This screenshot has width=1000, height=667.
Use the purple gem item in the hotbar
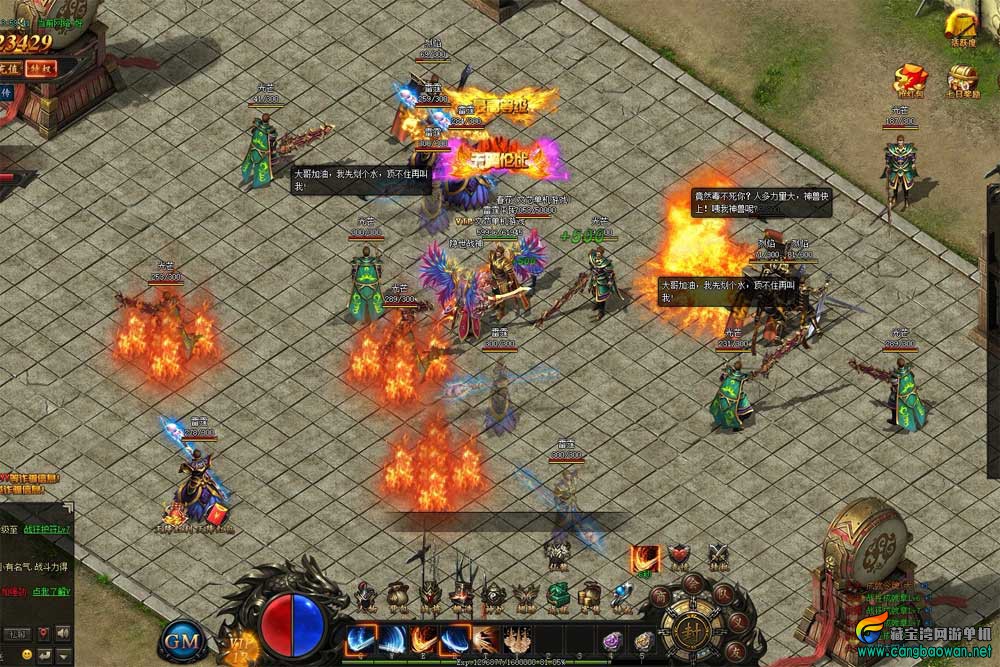click(613, 641)
